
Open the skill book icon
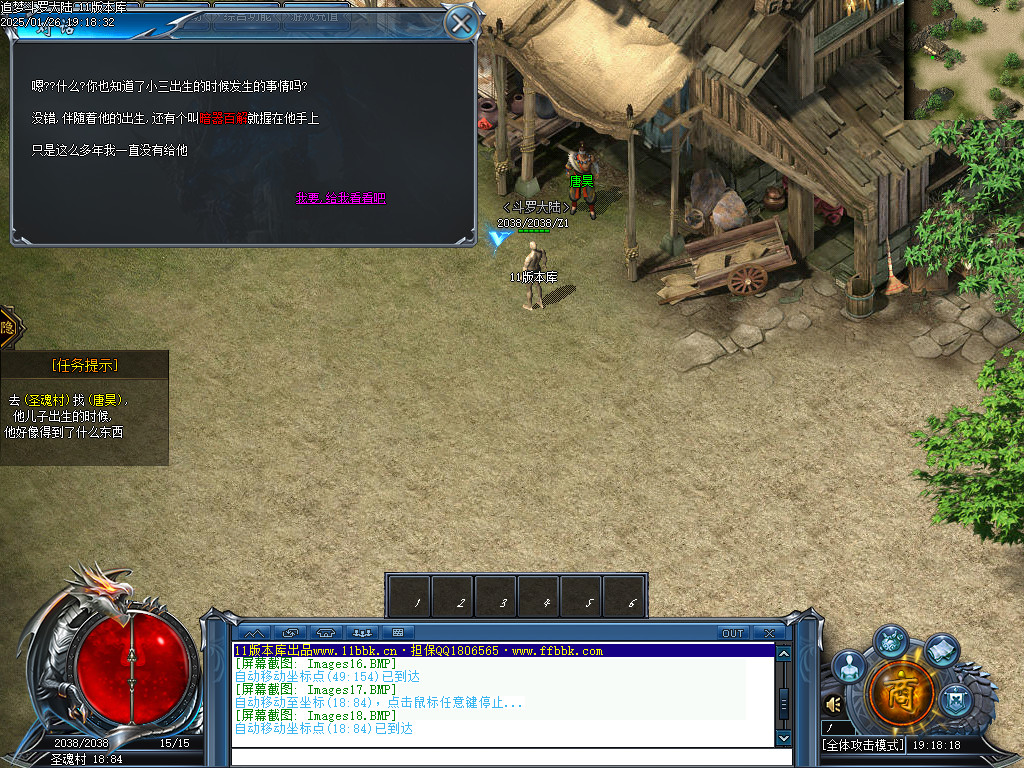click(942, 650)
